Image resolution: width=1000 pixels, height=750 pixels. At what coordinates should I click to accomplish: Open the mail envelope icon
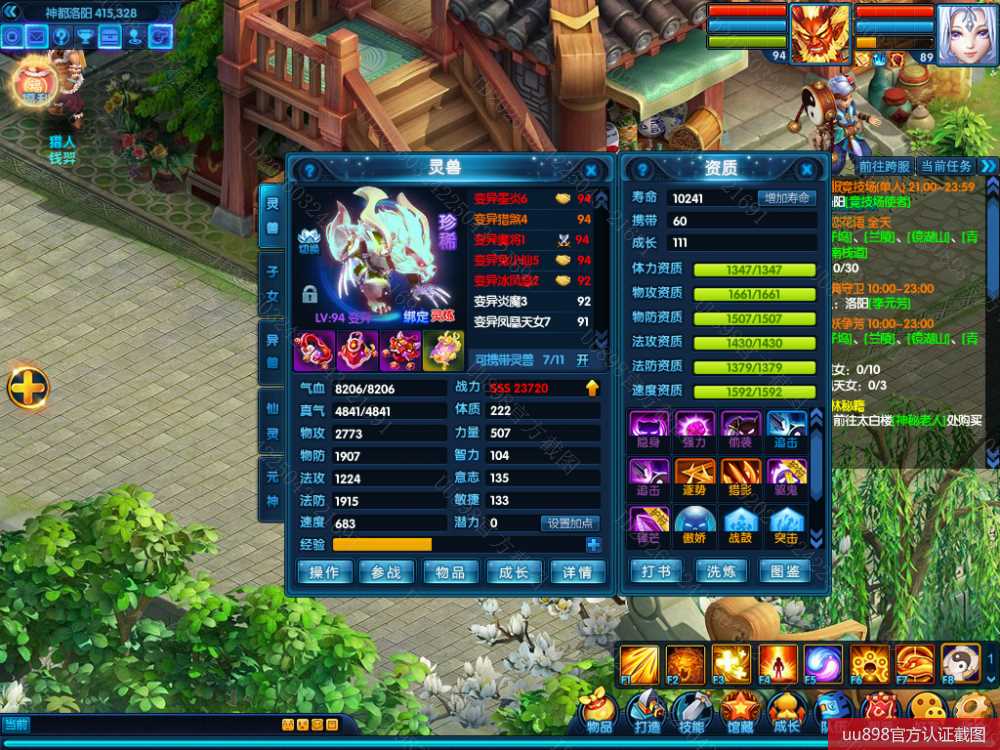37,37
